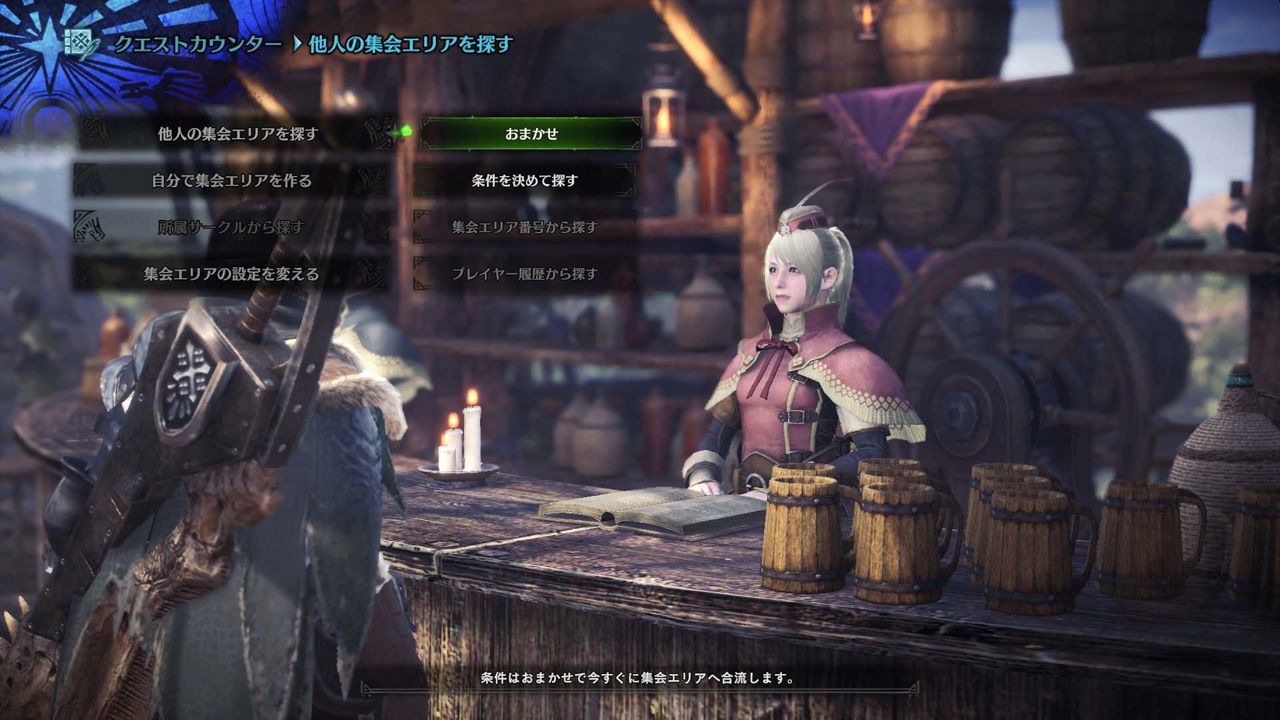The image size is (1280, 720).
Task: Expand the 所属サークルから探す submenu
Action: pos(230,227)
